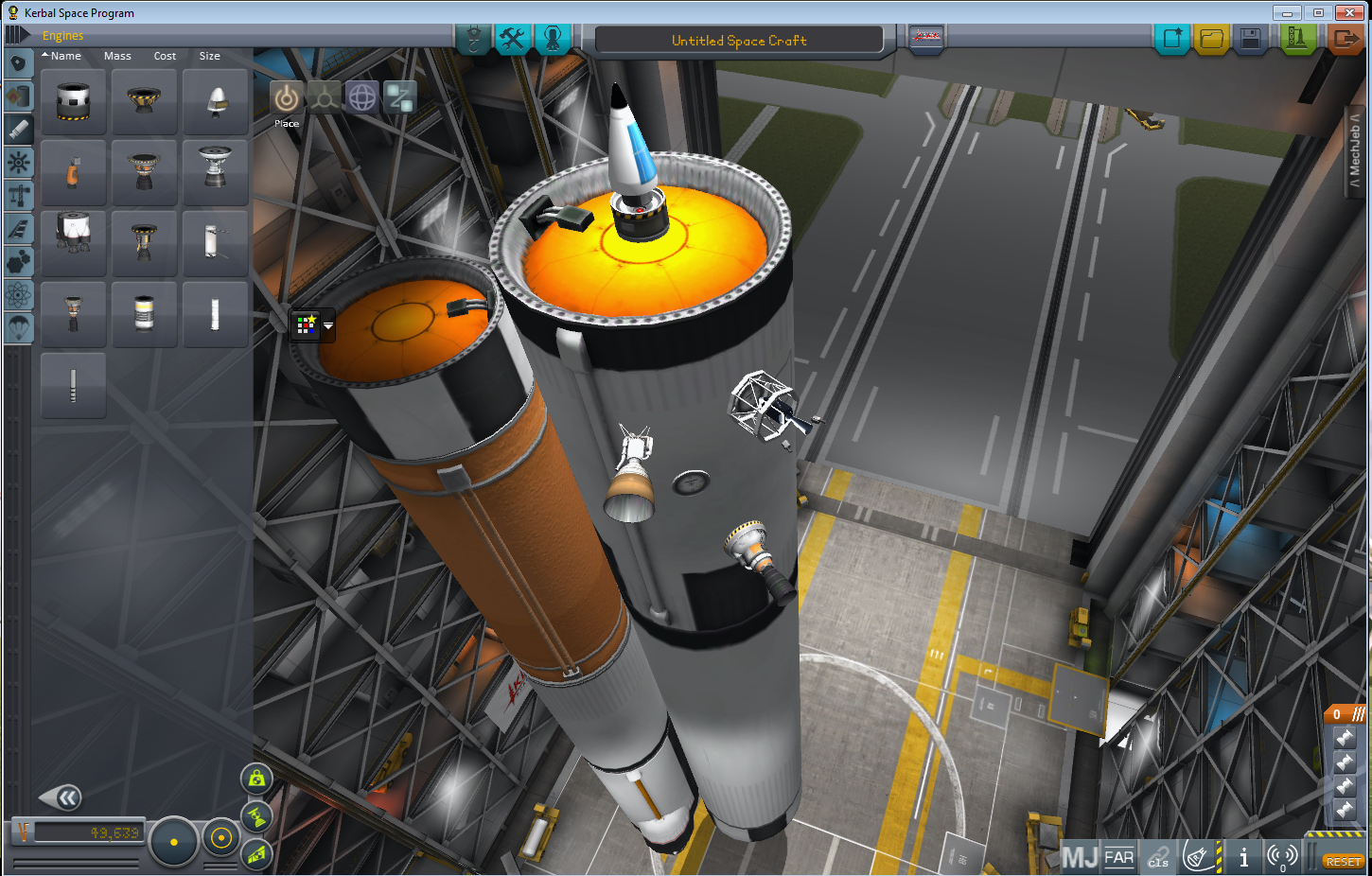Activate the Rotate gizmo tool
Image resolution: width=1372 pixels, height=876 pixels.
tap(362, 97)
